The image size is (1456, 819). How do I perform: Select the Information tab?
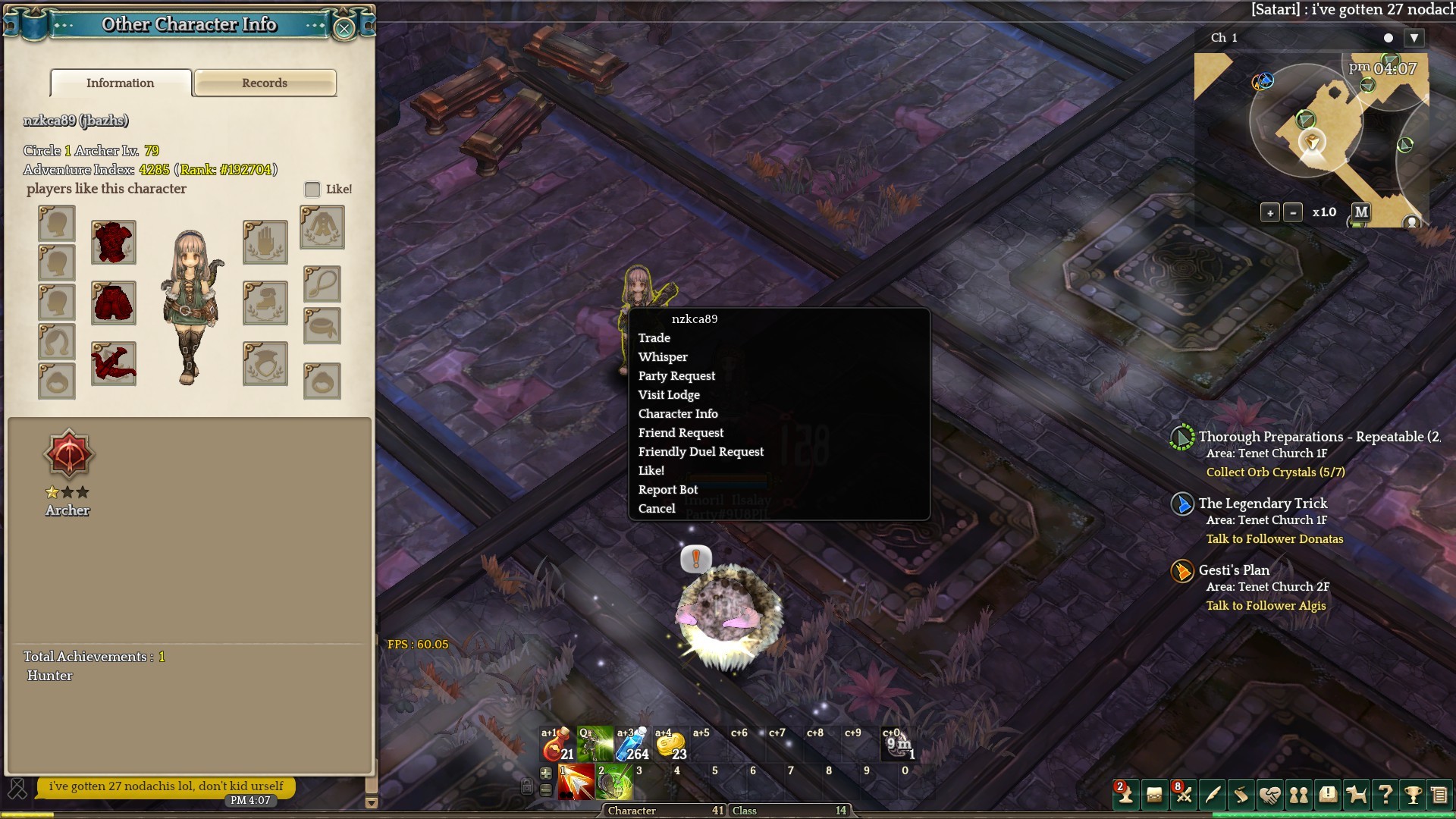121,83
